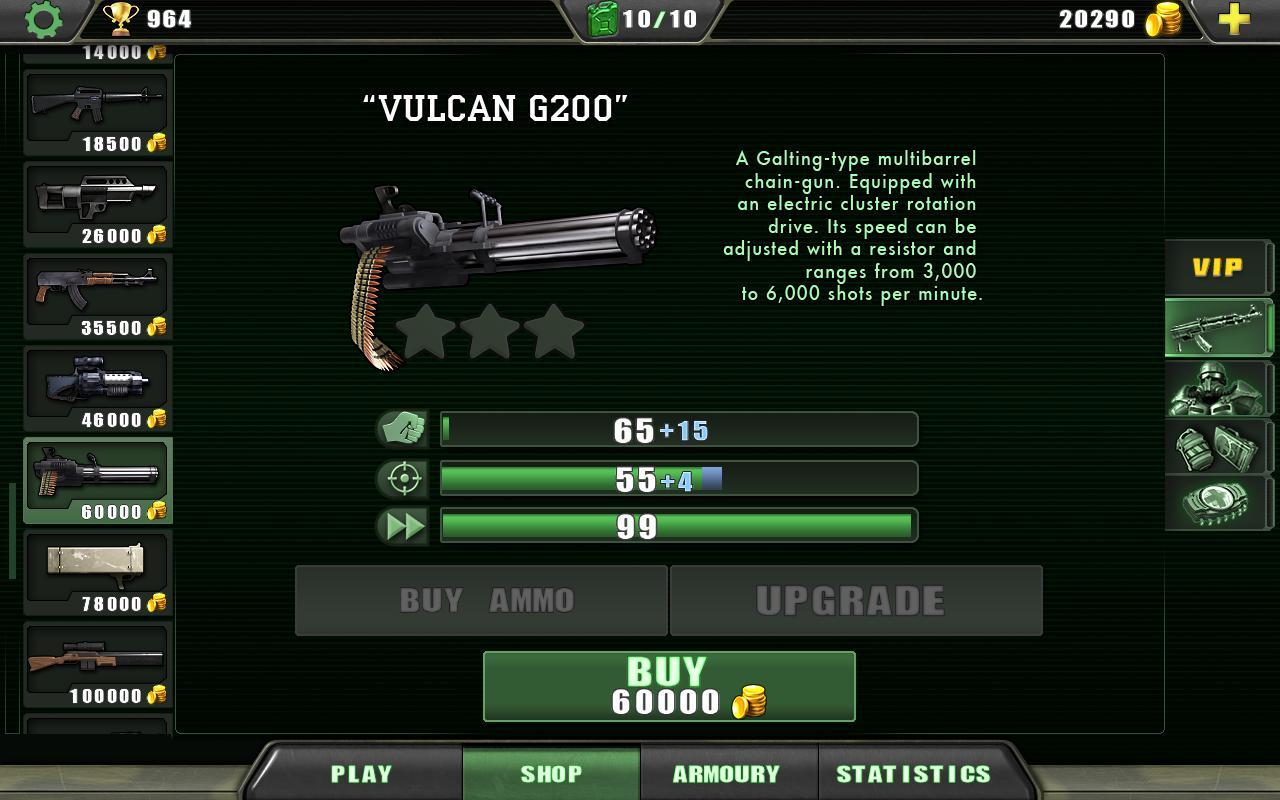Click the accuracy upgrade progress bar
This screenshot has width=1280, height=800.
point(678,478)
